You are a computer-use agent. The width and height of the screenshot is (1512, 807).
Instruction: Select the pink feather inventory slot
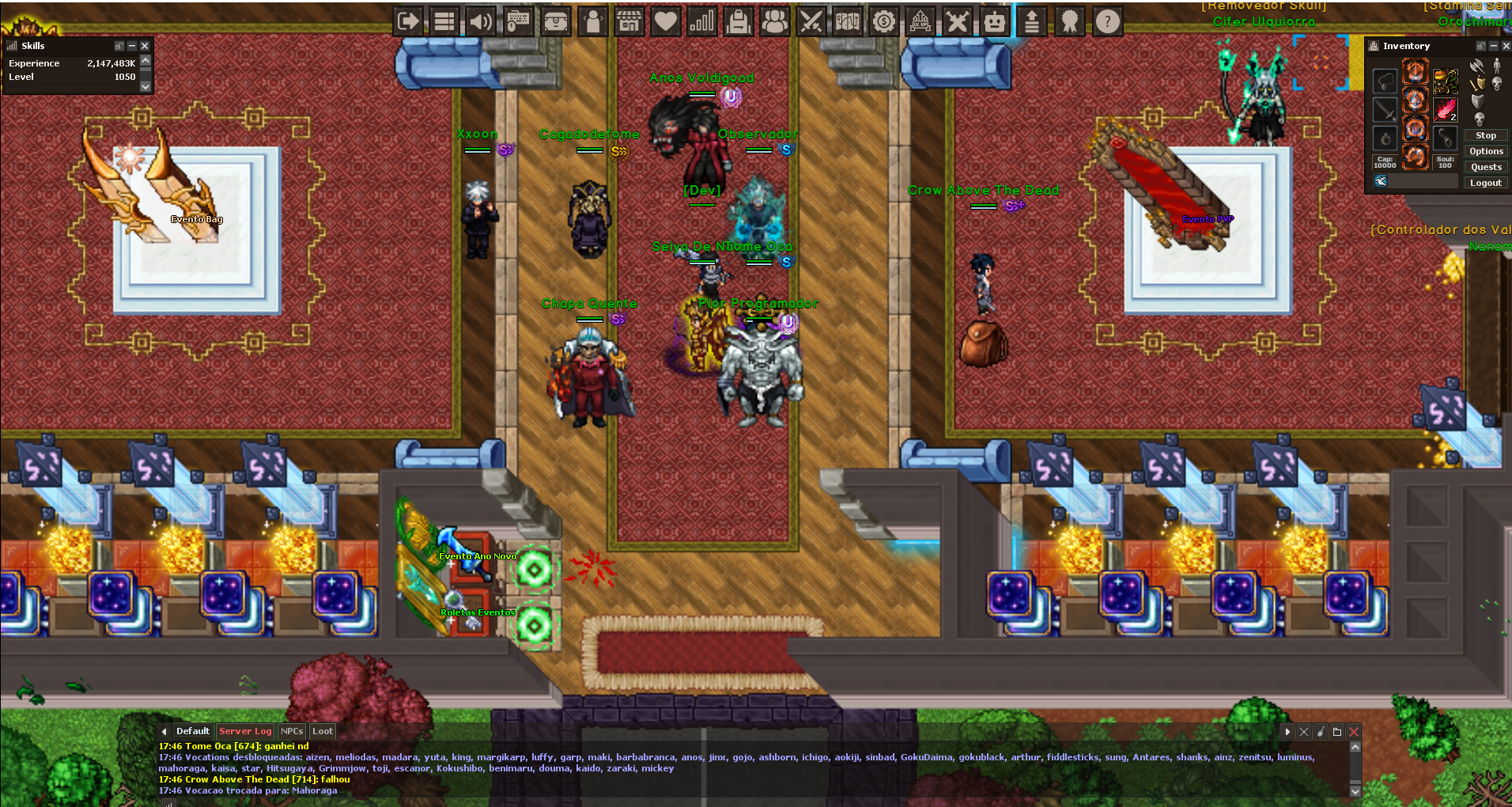coord(1445,108)
